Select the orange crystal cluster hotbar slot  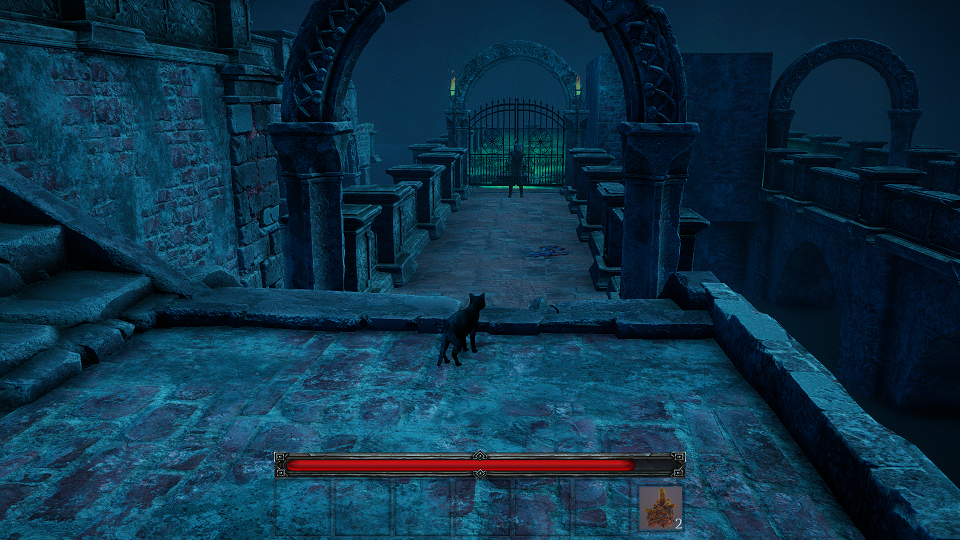660,508
